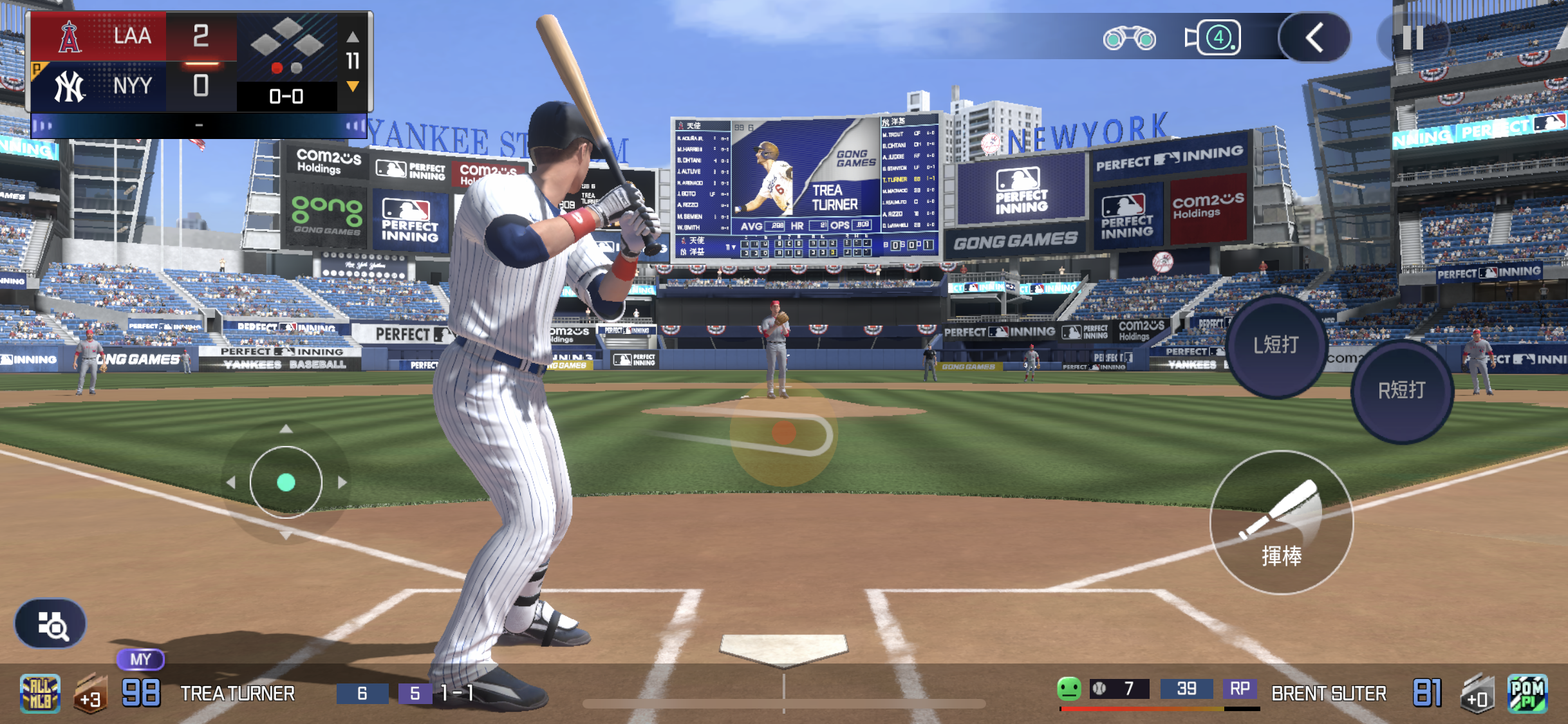Tap the batting joystick right arrow

coord(342,482)
